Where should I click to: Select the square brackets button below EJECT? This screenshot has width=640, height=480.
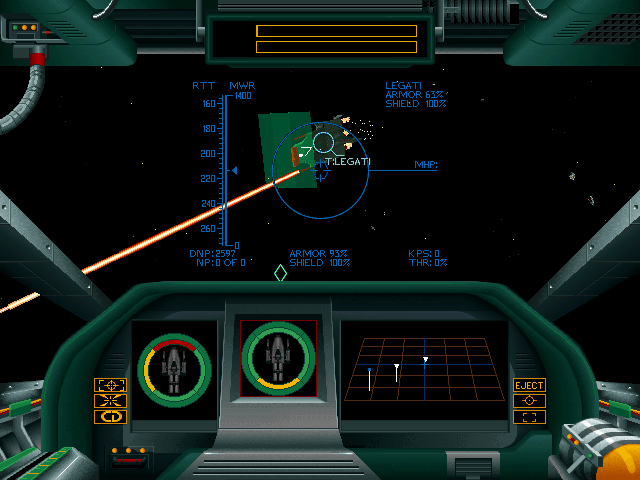coord(529,417)
